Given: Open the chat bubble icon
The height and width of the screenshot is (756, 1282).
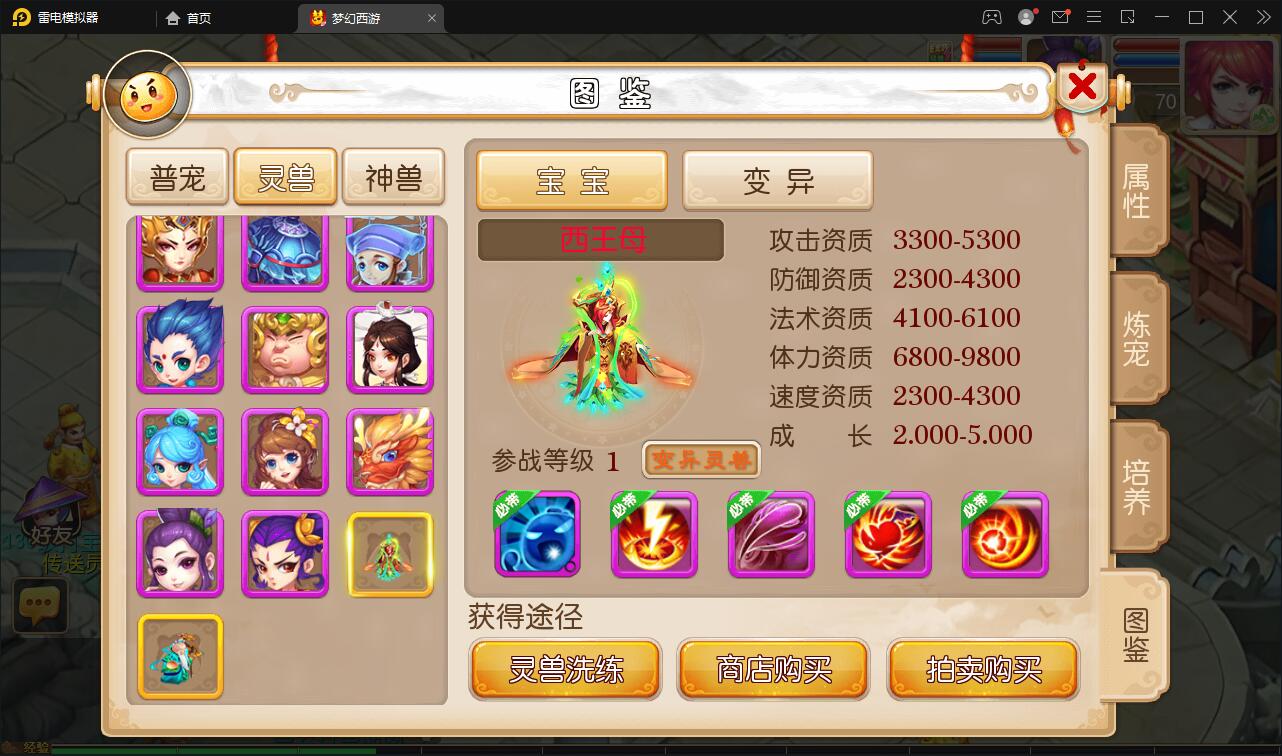Looking at the screenshot, I should [40, 605].
